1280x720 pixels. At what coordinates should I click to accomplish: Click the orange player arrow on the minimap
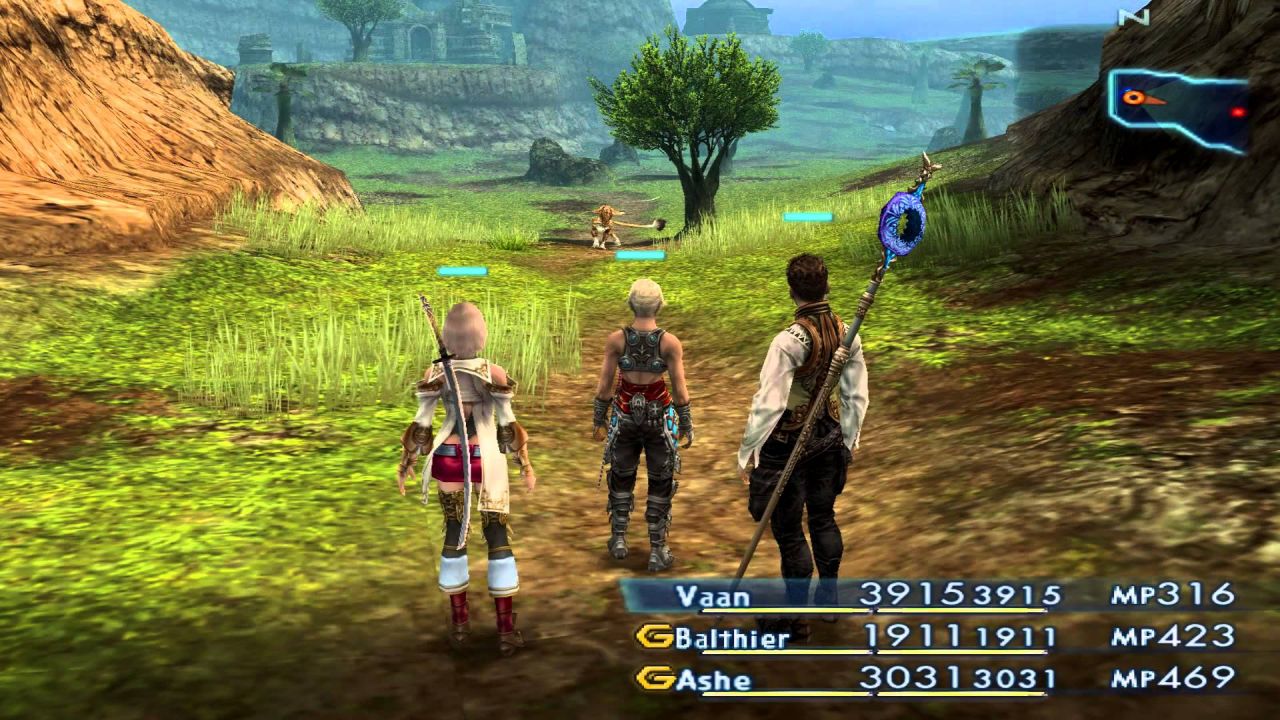[1134, 97]
